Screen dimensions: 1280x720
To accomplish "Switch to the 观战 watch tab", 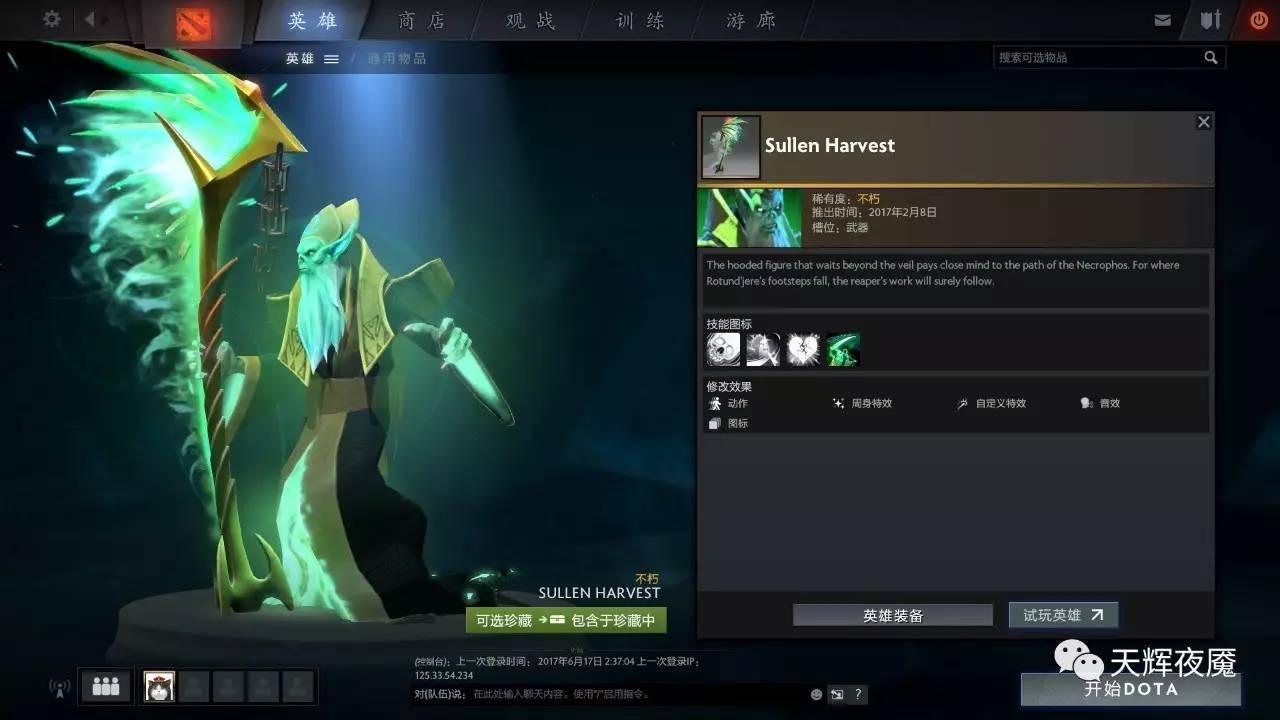I will pyautogui.click(x=528, y=20).
